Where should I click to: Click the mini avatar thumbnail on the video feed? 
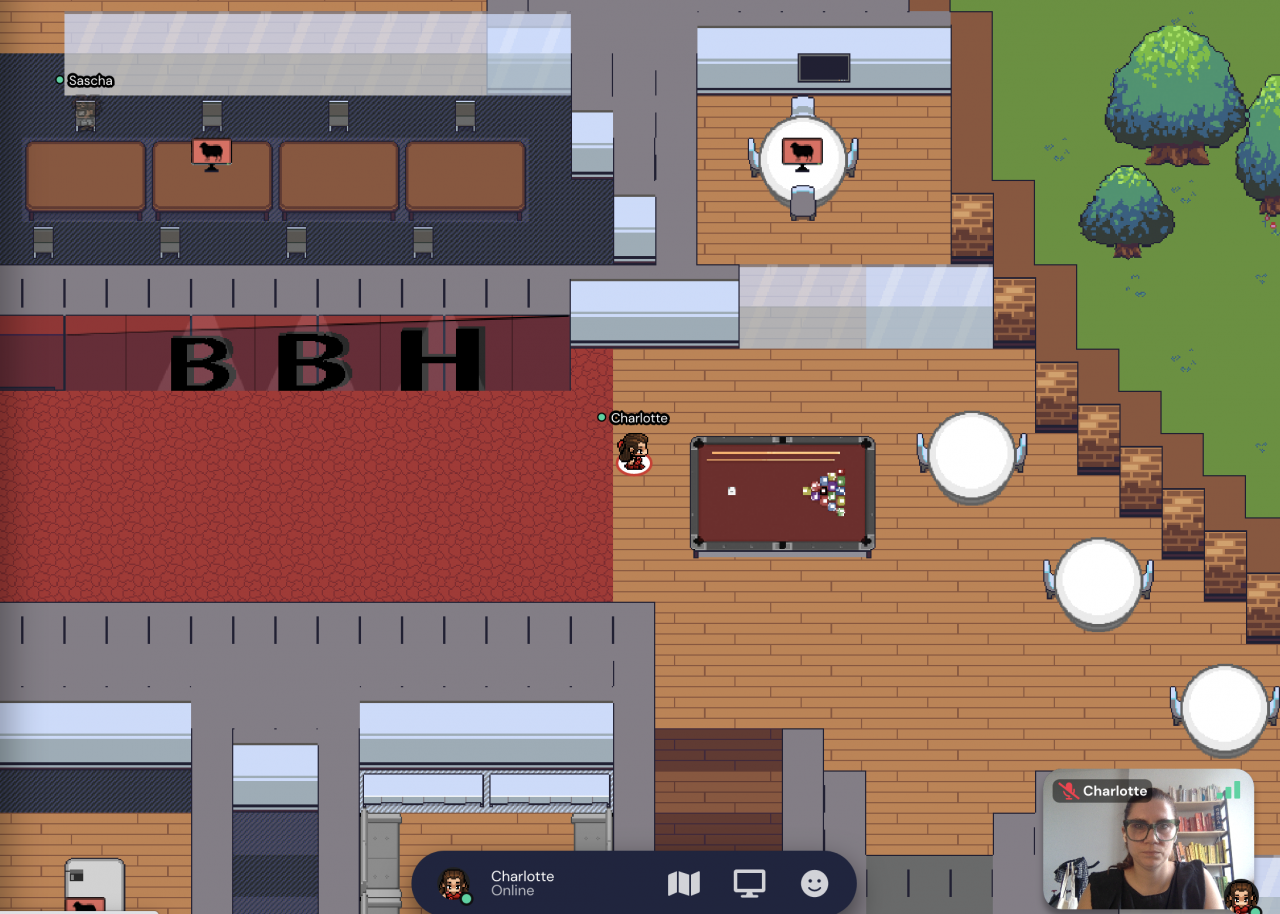pyautogui.click(x=1240, y=897)
